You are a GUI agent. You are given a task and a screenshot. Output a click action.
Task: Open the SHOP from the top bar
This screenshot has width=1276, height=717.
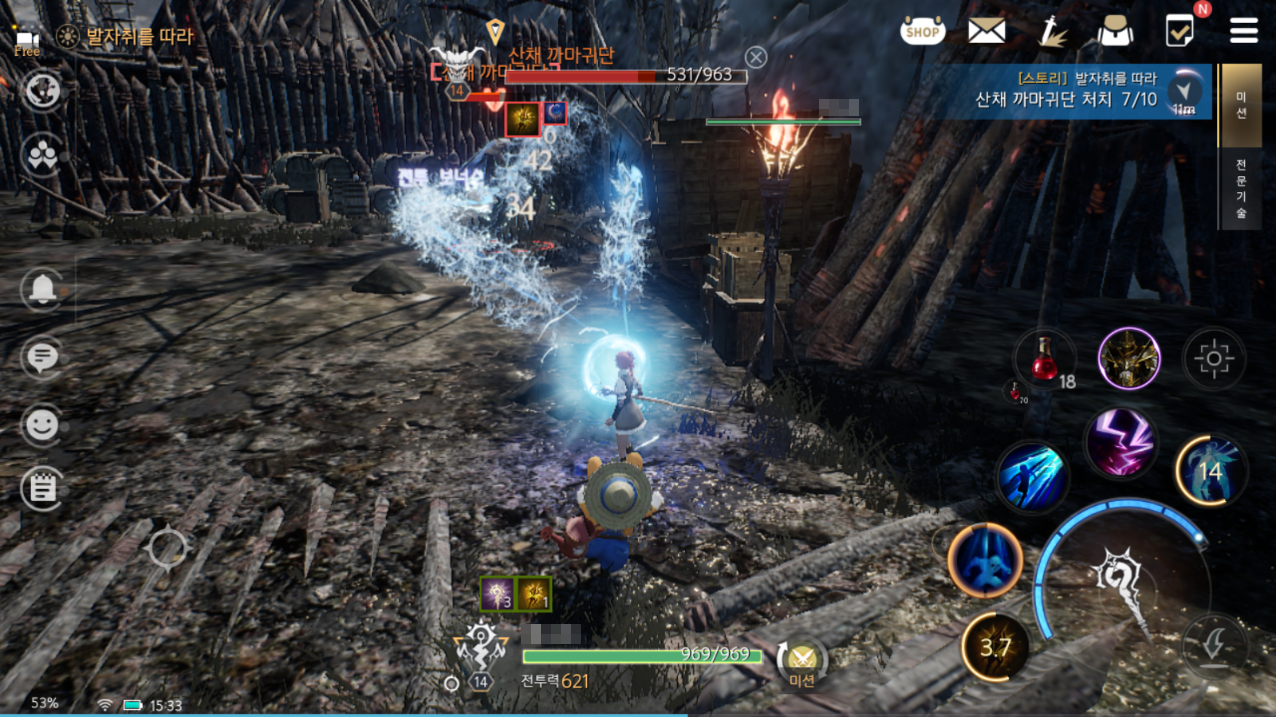(x=922, y=32)
